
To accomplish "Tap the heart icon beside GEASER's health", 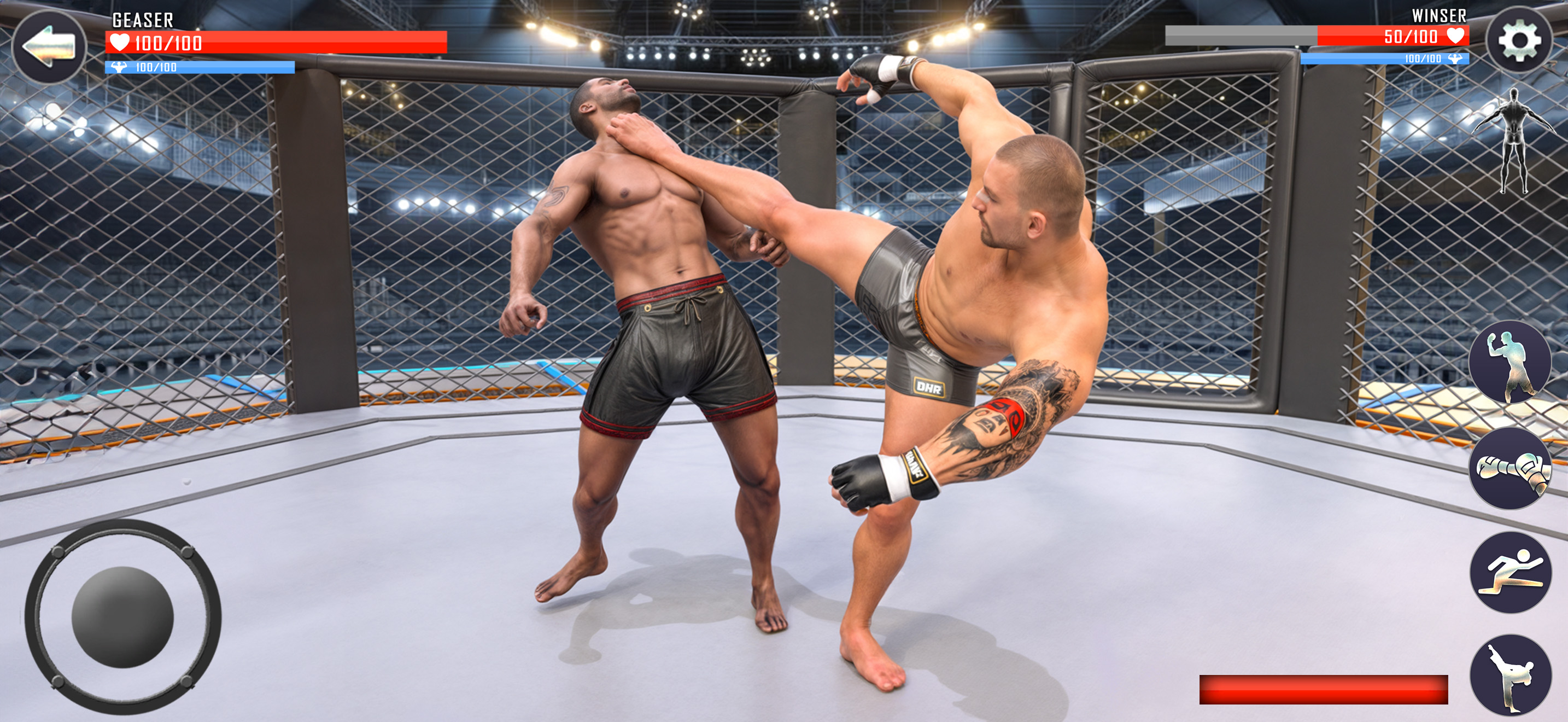I will tap(120, 43).
